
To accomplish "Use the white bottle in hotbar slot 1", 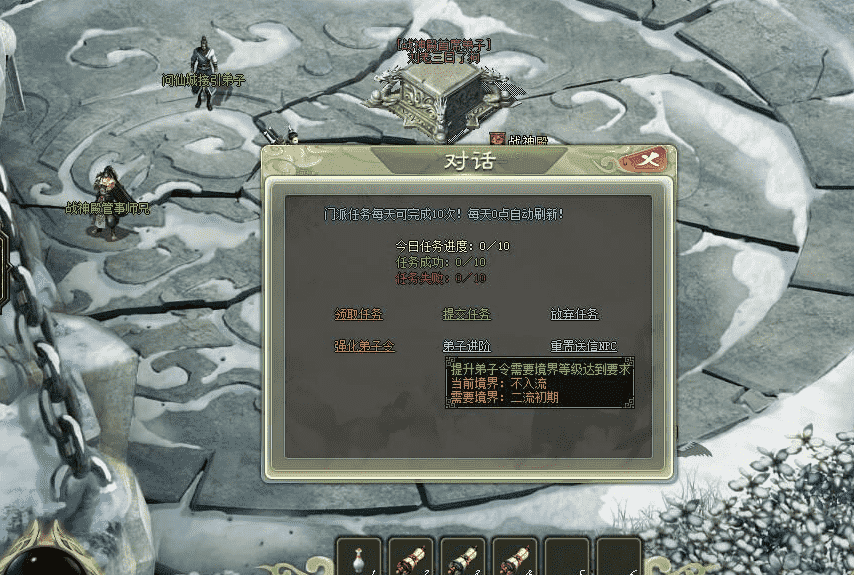I will (359, 557).
